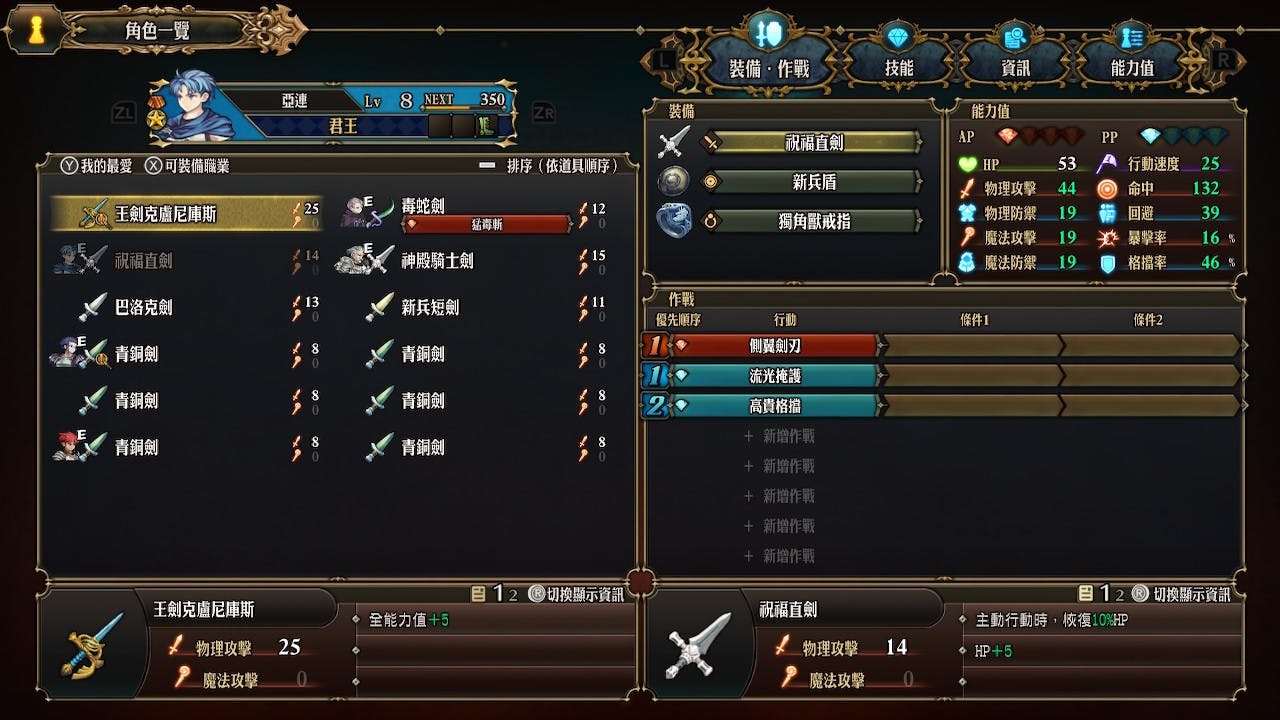1280x720 pixels.
Task: Select the 高貴格擋 tactic row
Action: [776, 406]
